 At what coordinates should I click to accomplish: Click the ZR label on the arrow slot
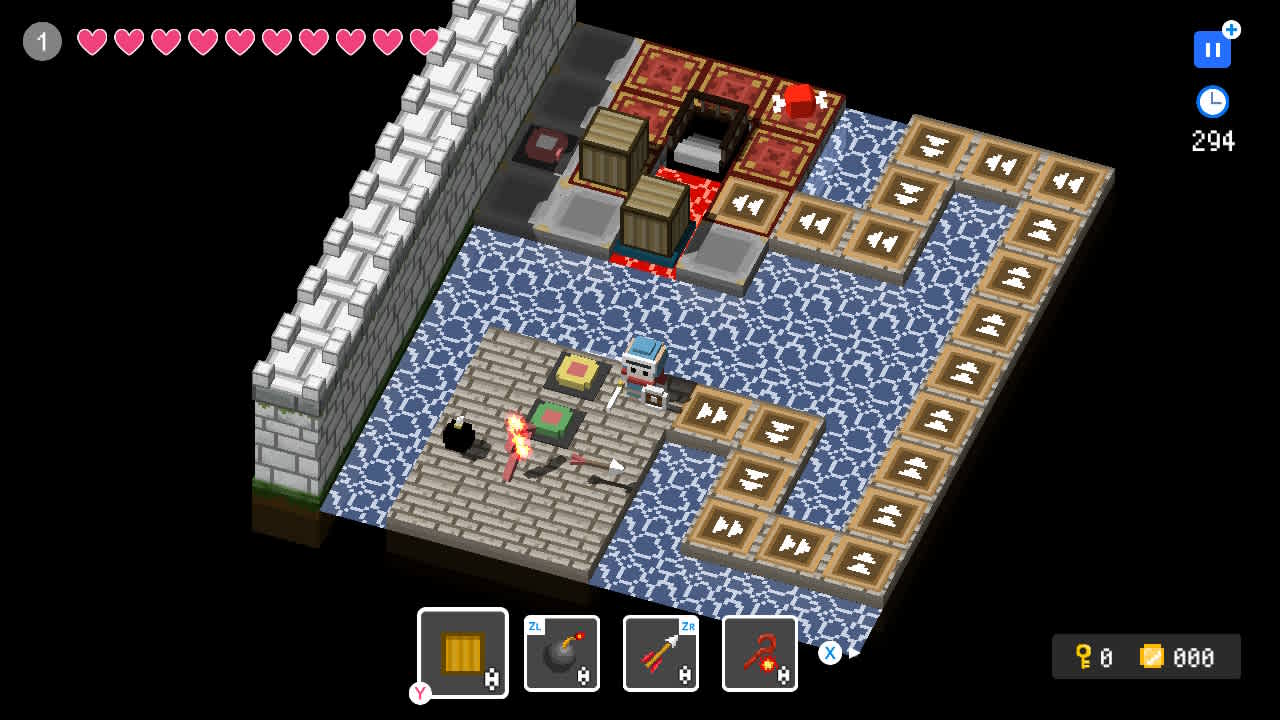click(686, 627)
